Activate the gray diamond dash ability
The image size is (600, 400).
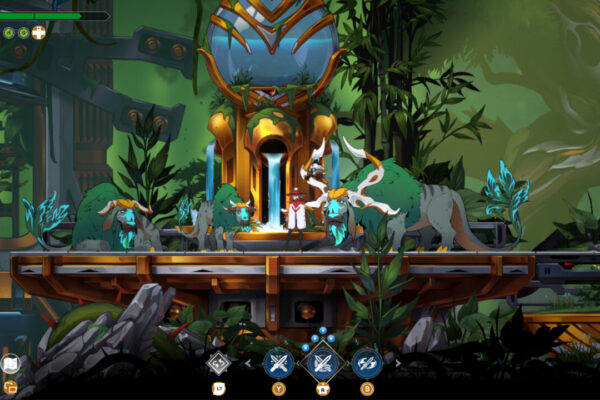pos(219,363)
